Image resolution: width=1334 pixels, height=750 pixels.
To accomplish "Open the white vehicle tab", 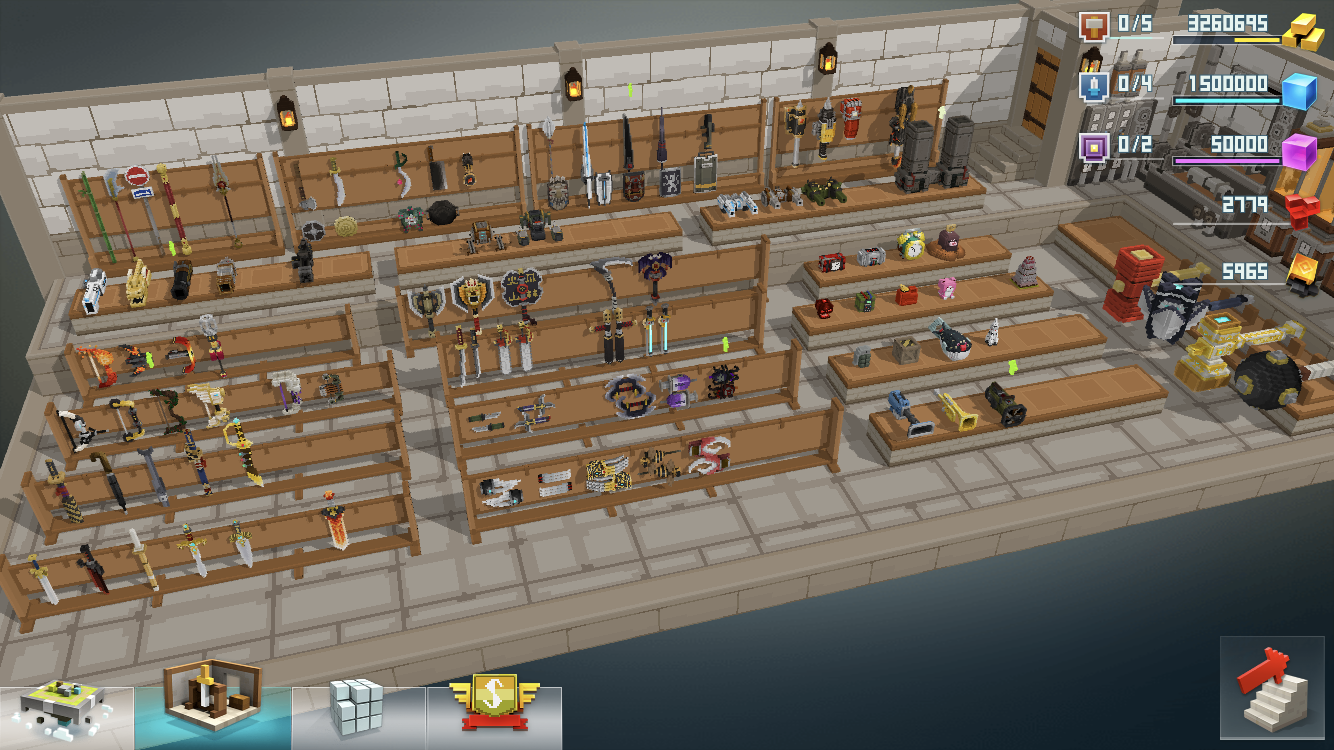I will [66, 712].
